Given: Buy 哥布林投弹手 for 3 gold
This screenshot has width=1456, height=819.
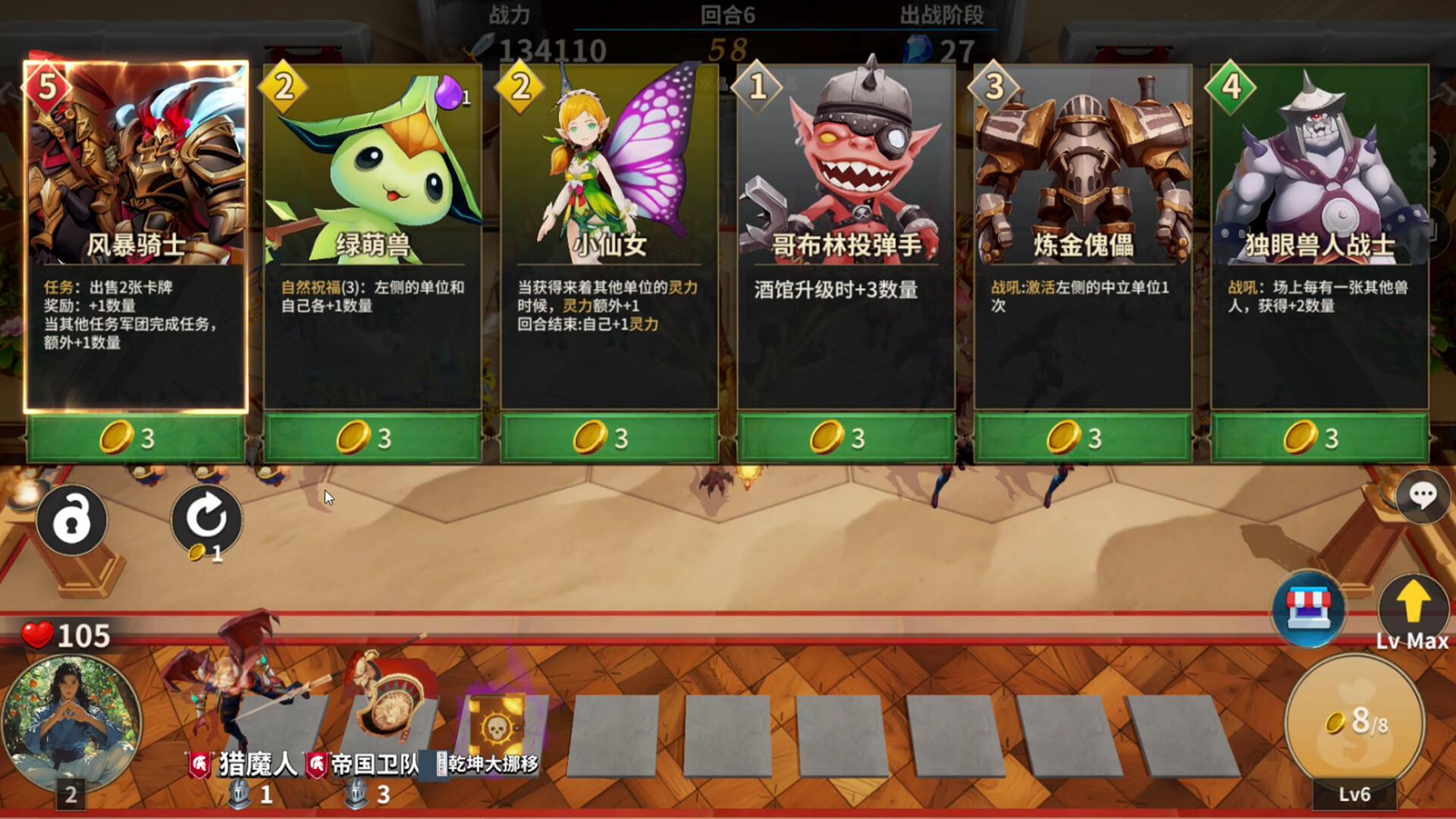Looking at the screenshot, I should (846, 438).
